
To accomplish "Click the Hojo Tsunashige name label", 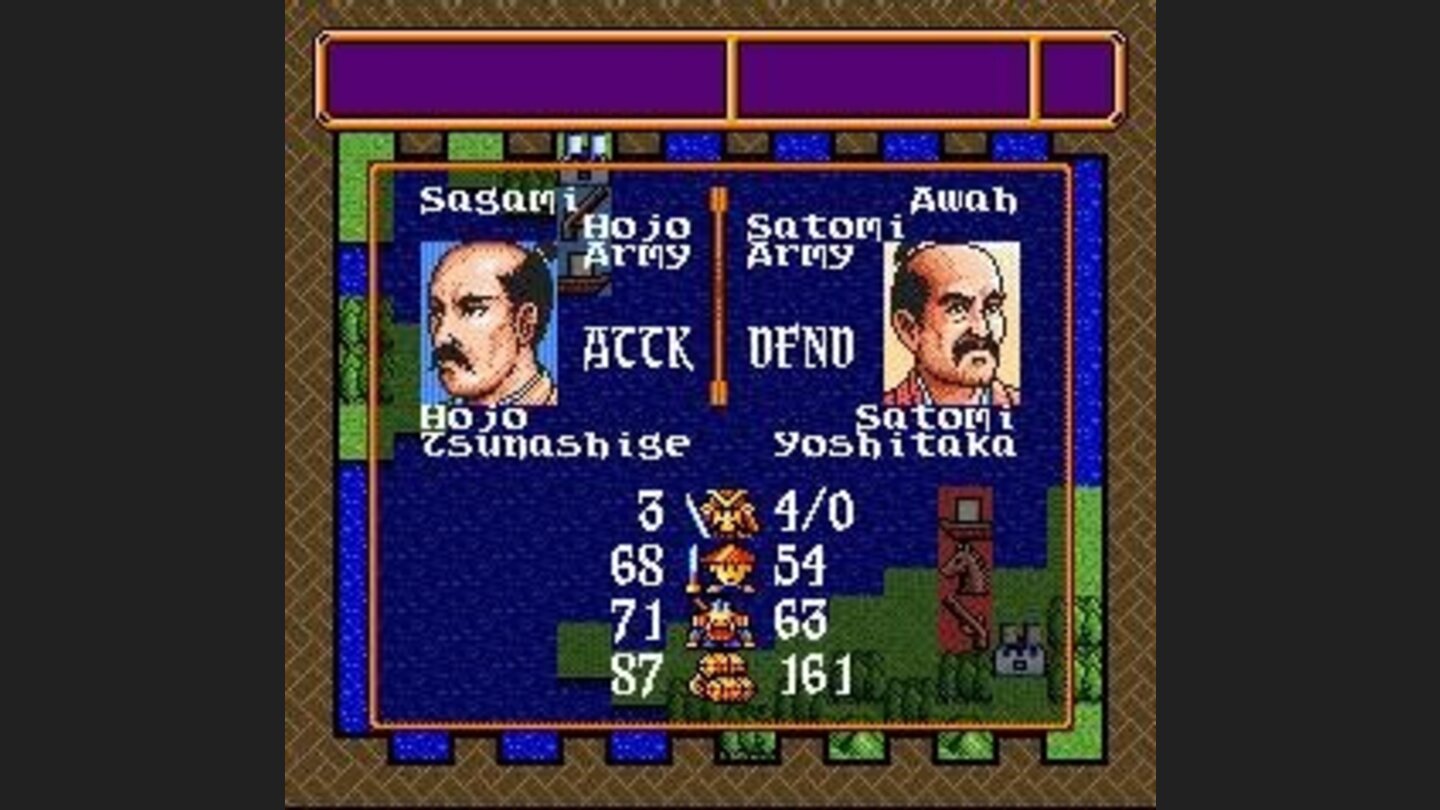I will point(555,430).
